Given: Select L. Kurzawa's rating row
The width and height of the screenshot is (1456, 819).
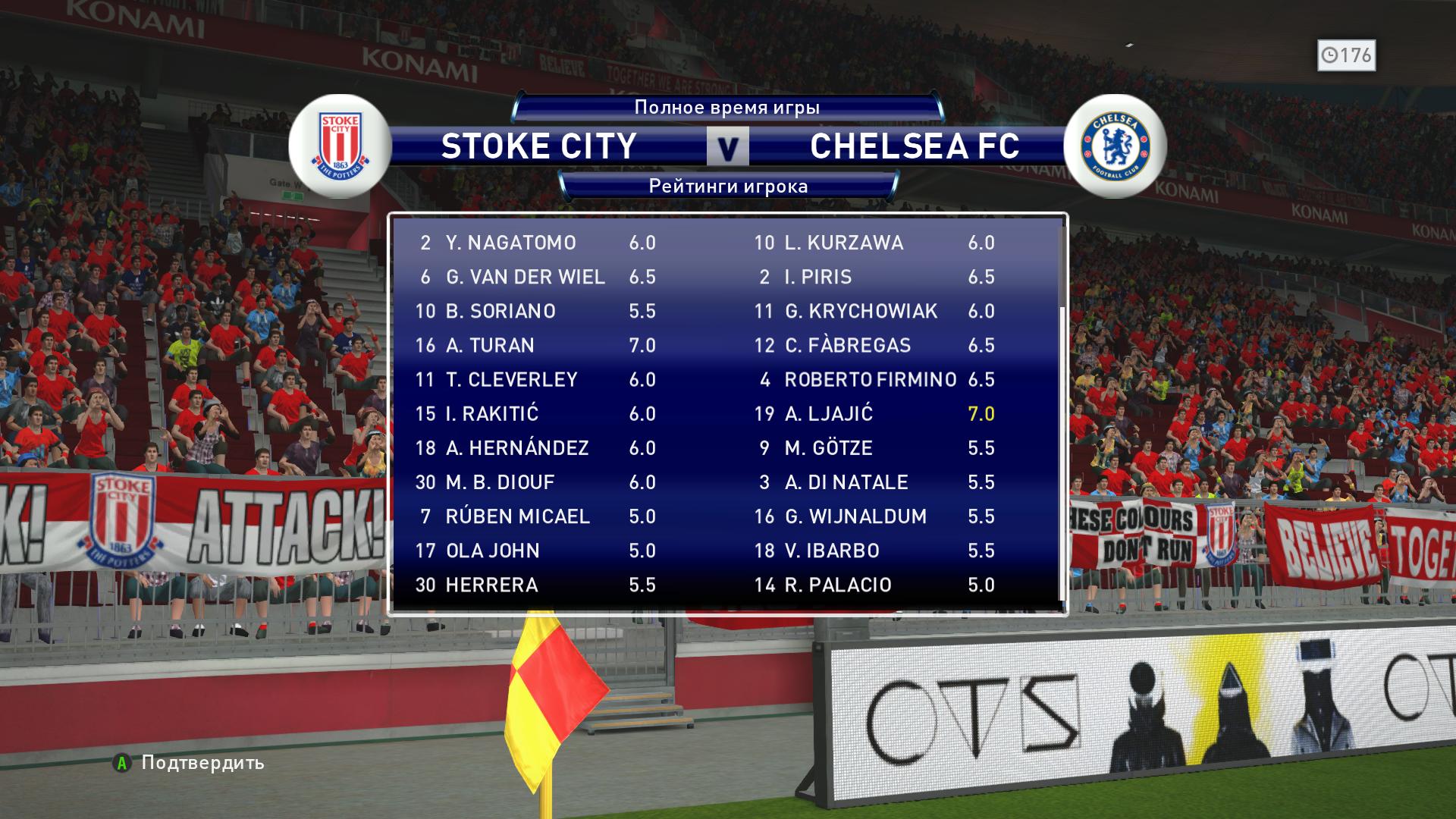Looking at the screenshot, I should click(874, 243).
